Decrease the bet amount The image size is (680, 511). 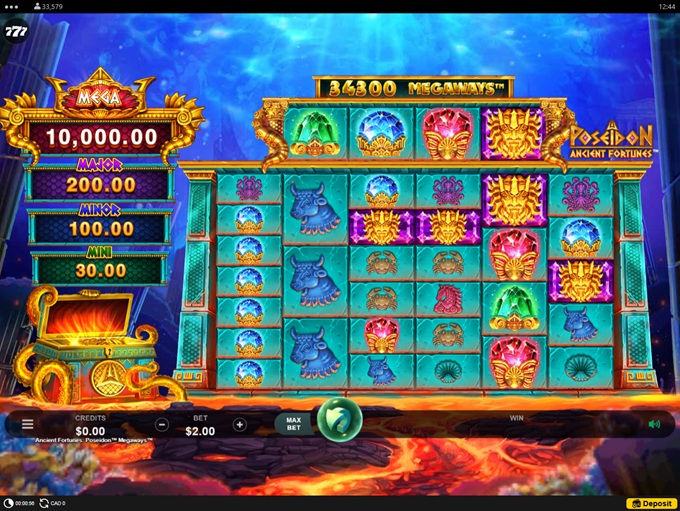(162, 425)
